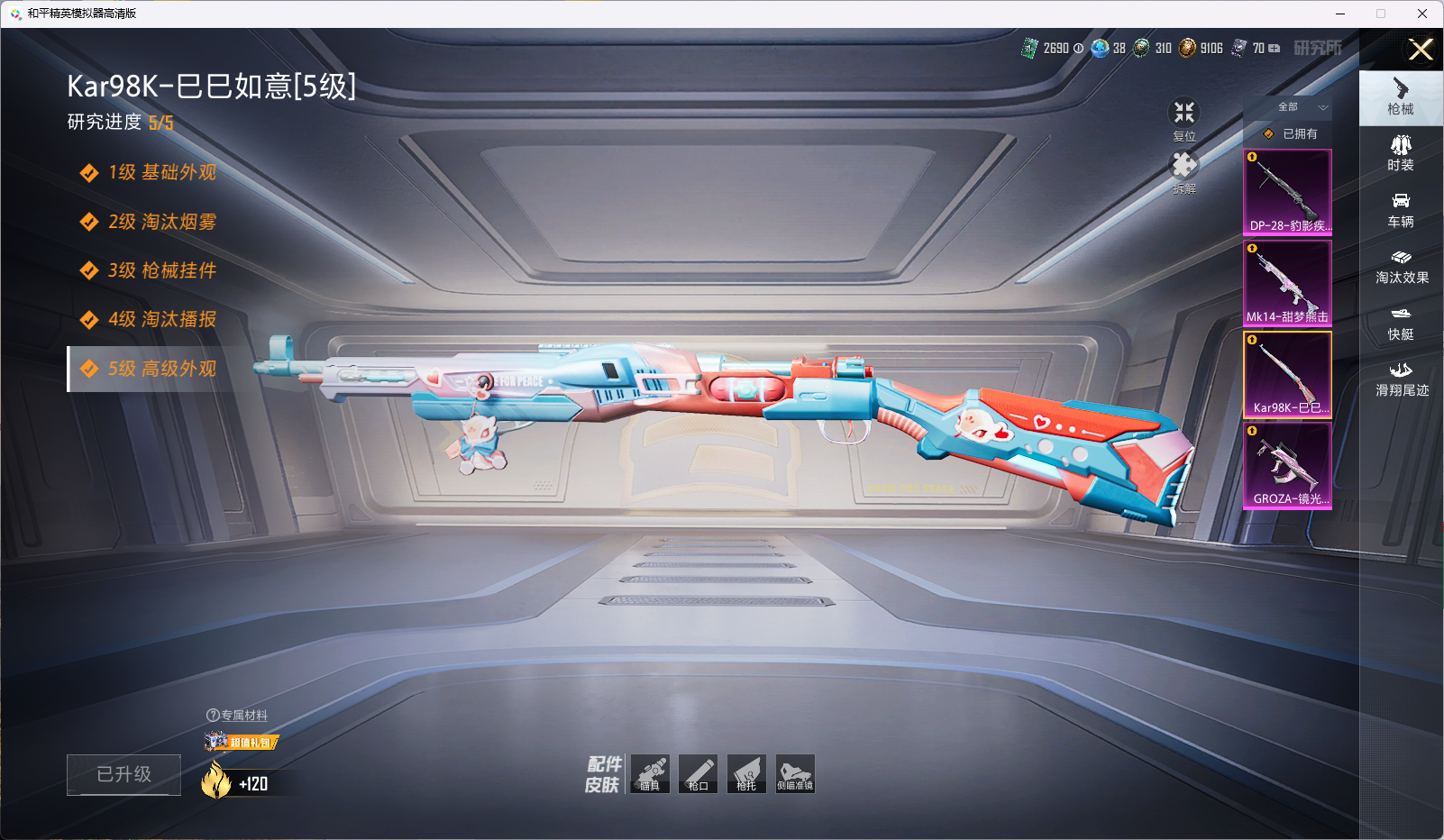Toggle the 已拥有 owned filter

click(x=1291, y=133)
